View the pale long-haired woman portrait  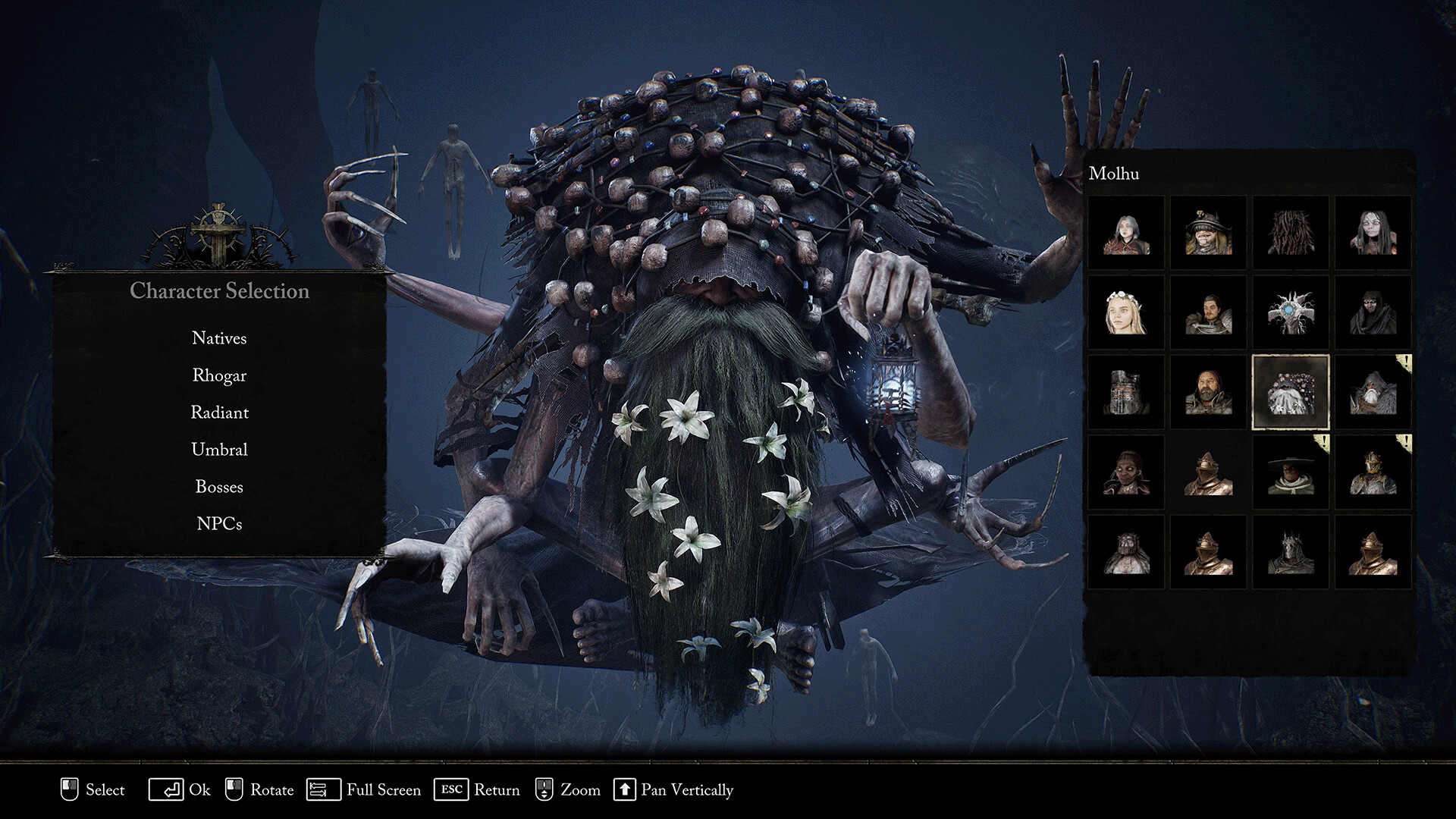coord(1373,233)
